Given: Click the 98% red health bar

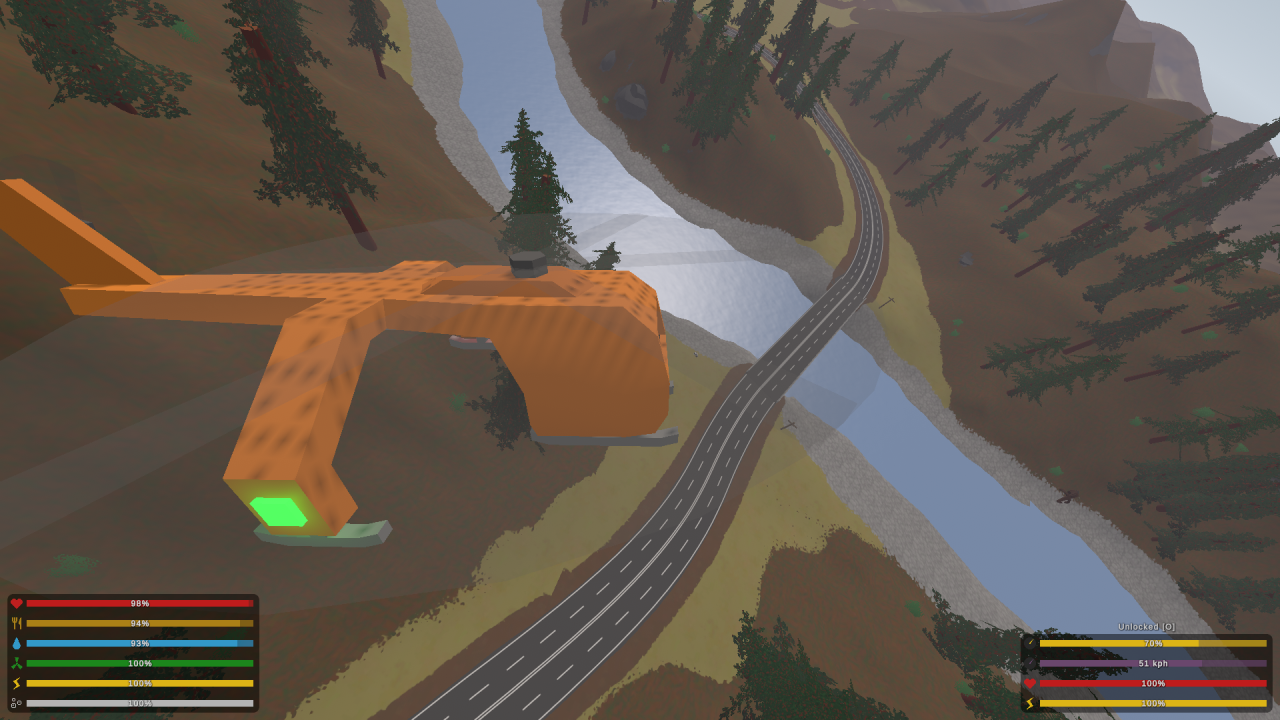Looking at the screenshot, I should [x=140, y=602].
